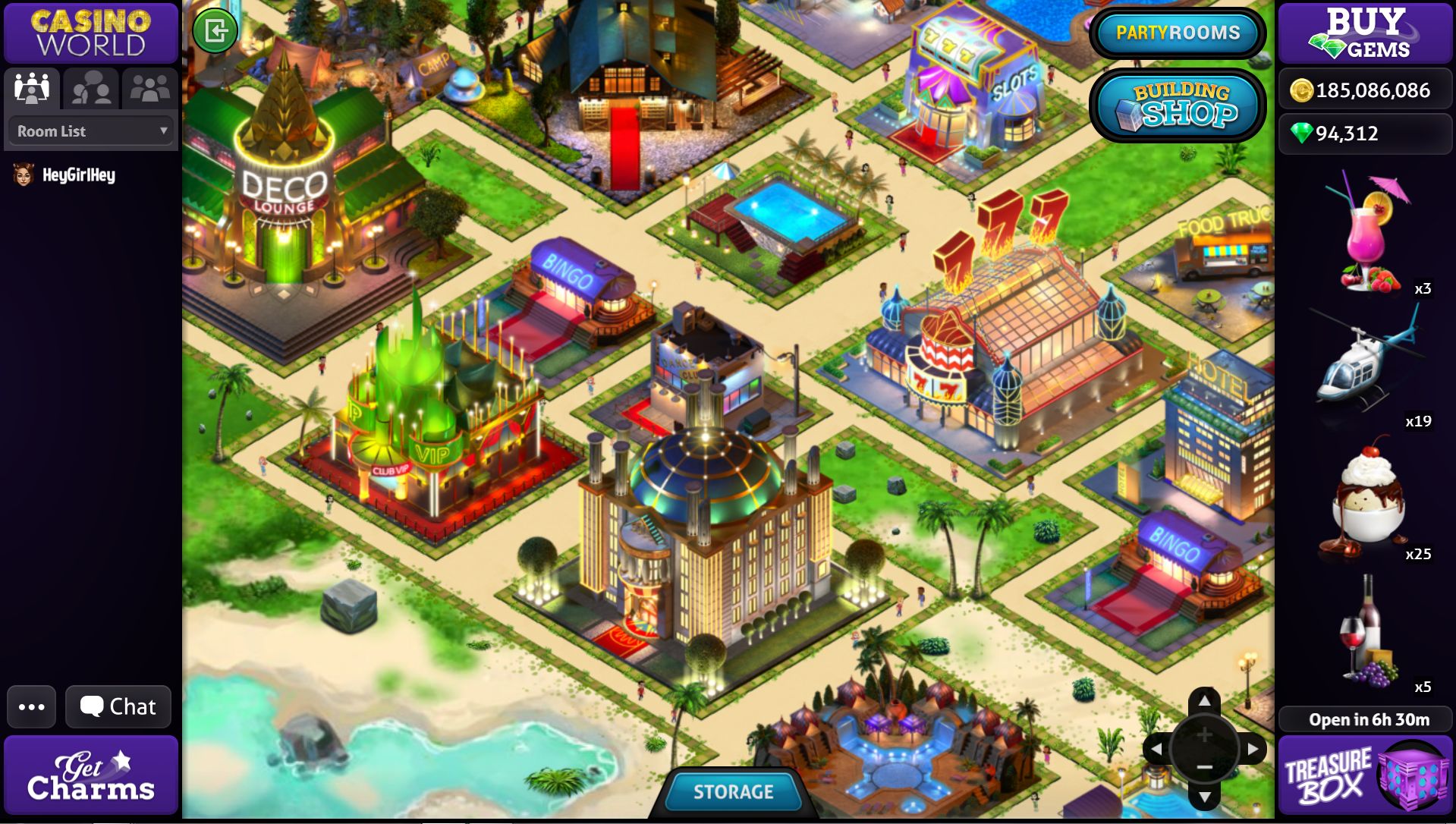
Task: Open the Storage panel
Action: point(733,791)
